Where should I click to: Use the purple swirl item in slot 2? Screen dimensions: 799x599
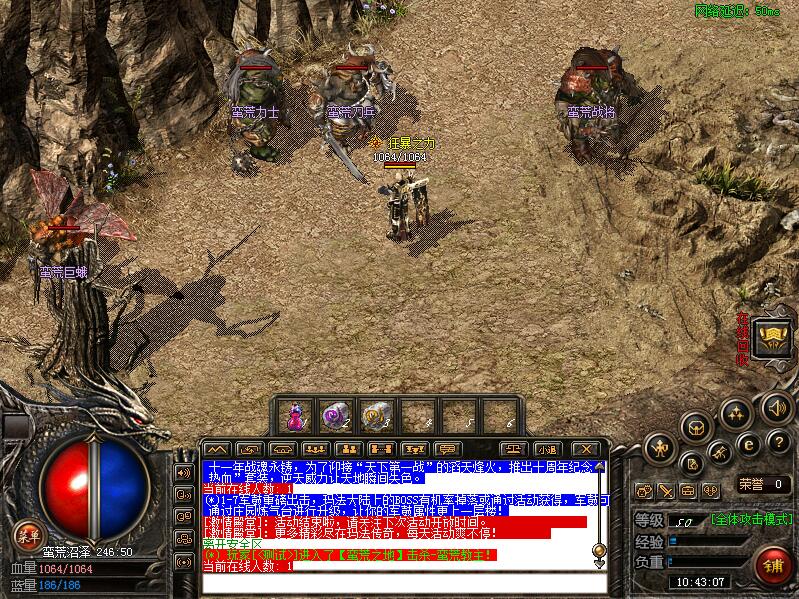point(333,415)
